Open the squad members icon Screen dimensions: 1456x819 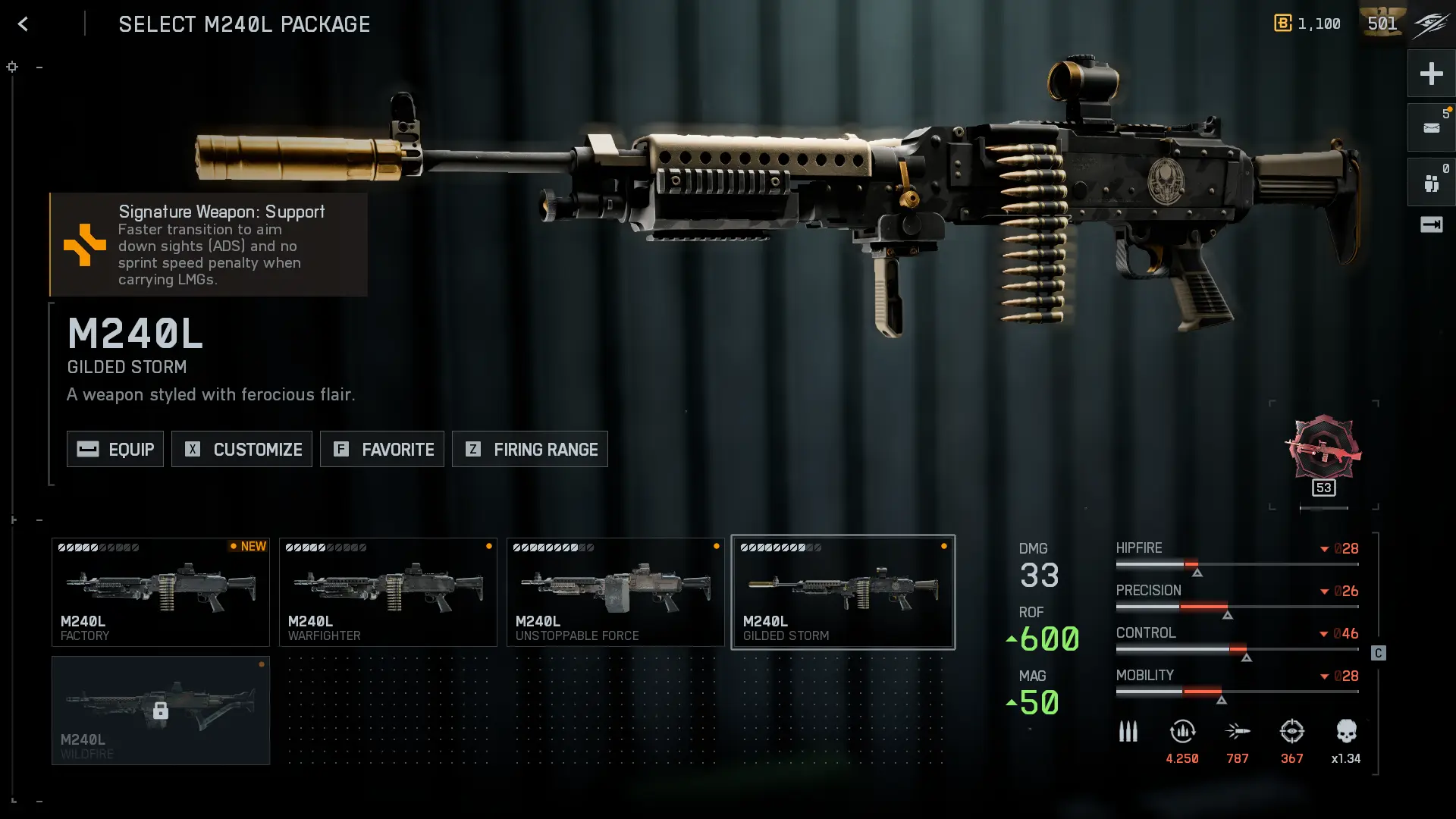click(1431, 183)
